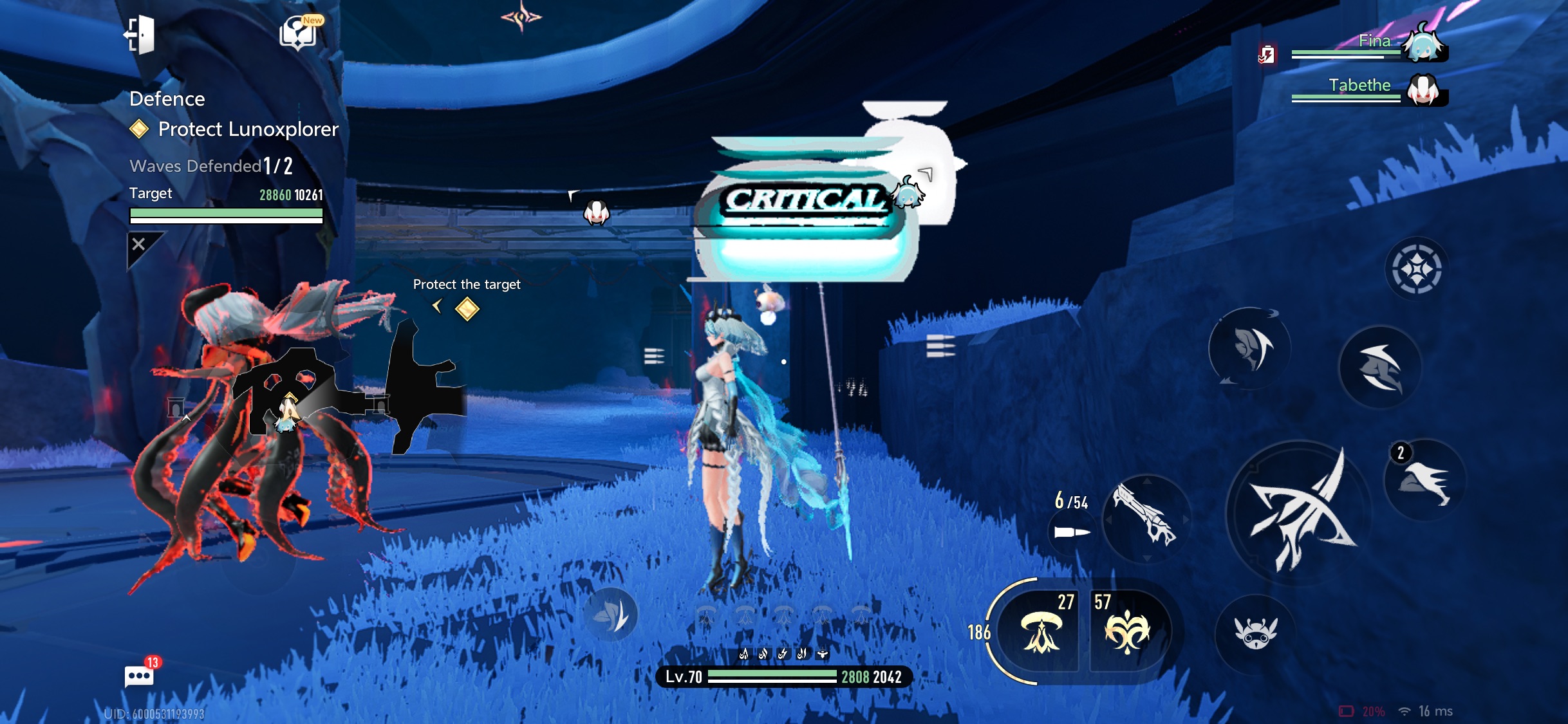This screenshot has width=1568, height=724.
Task: Switch weapon using the gun icon
Action: click(1146, 519)
